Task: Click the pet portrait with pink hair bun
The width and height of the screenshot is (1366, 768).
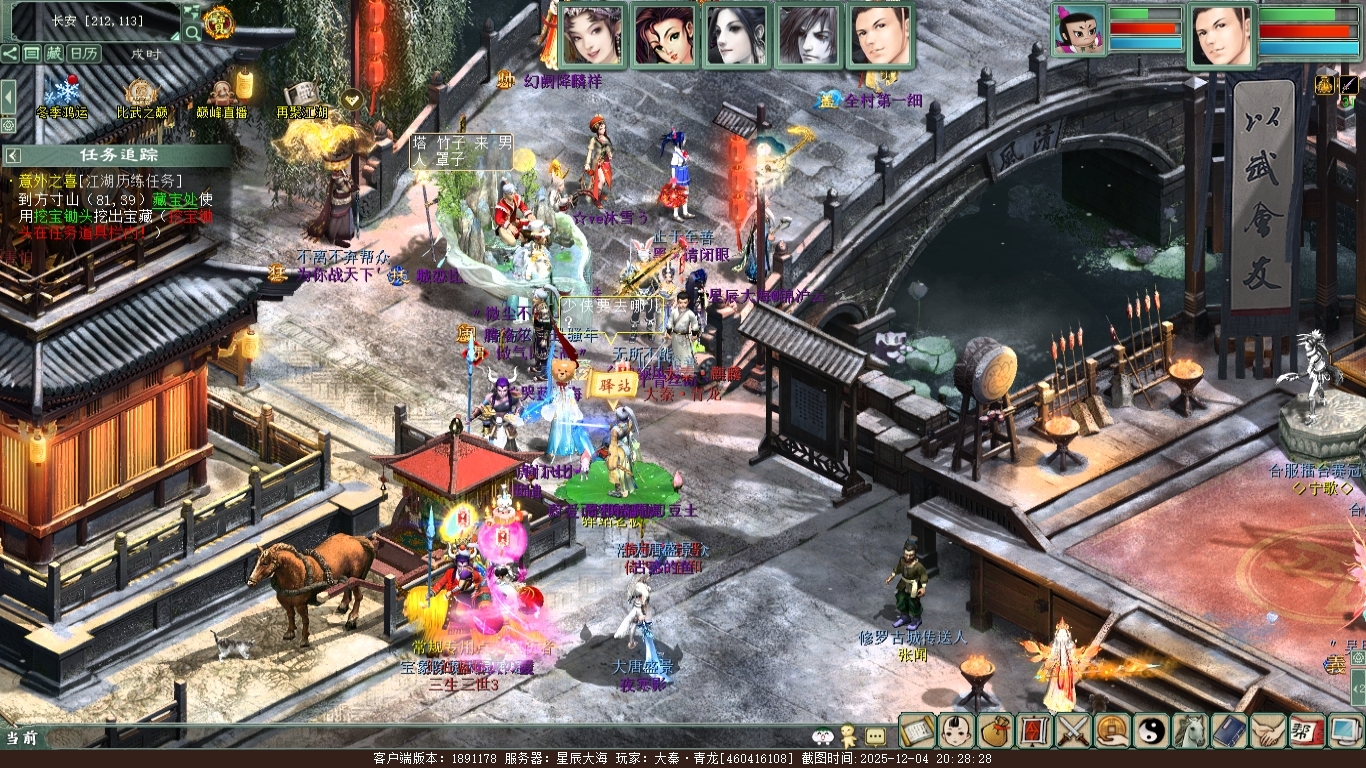Action: [1080, 35]
